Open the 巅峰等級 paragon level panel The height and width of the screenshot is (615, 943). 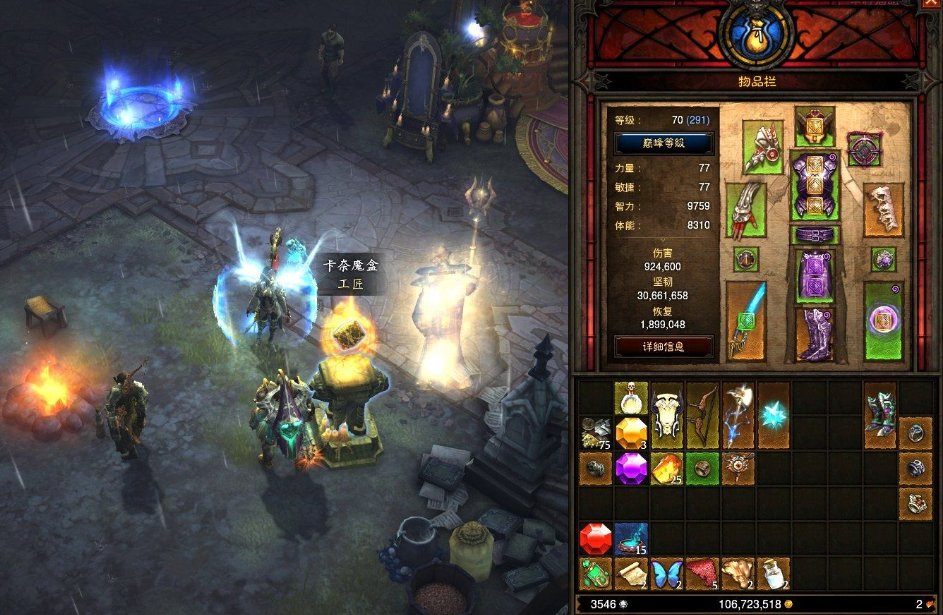tap(663, 143)
